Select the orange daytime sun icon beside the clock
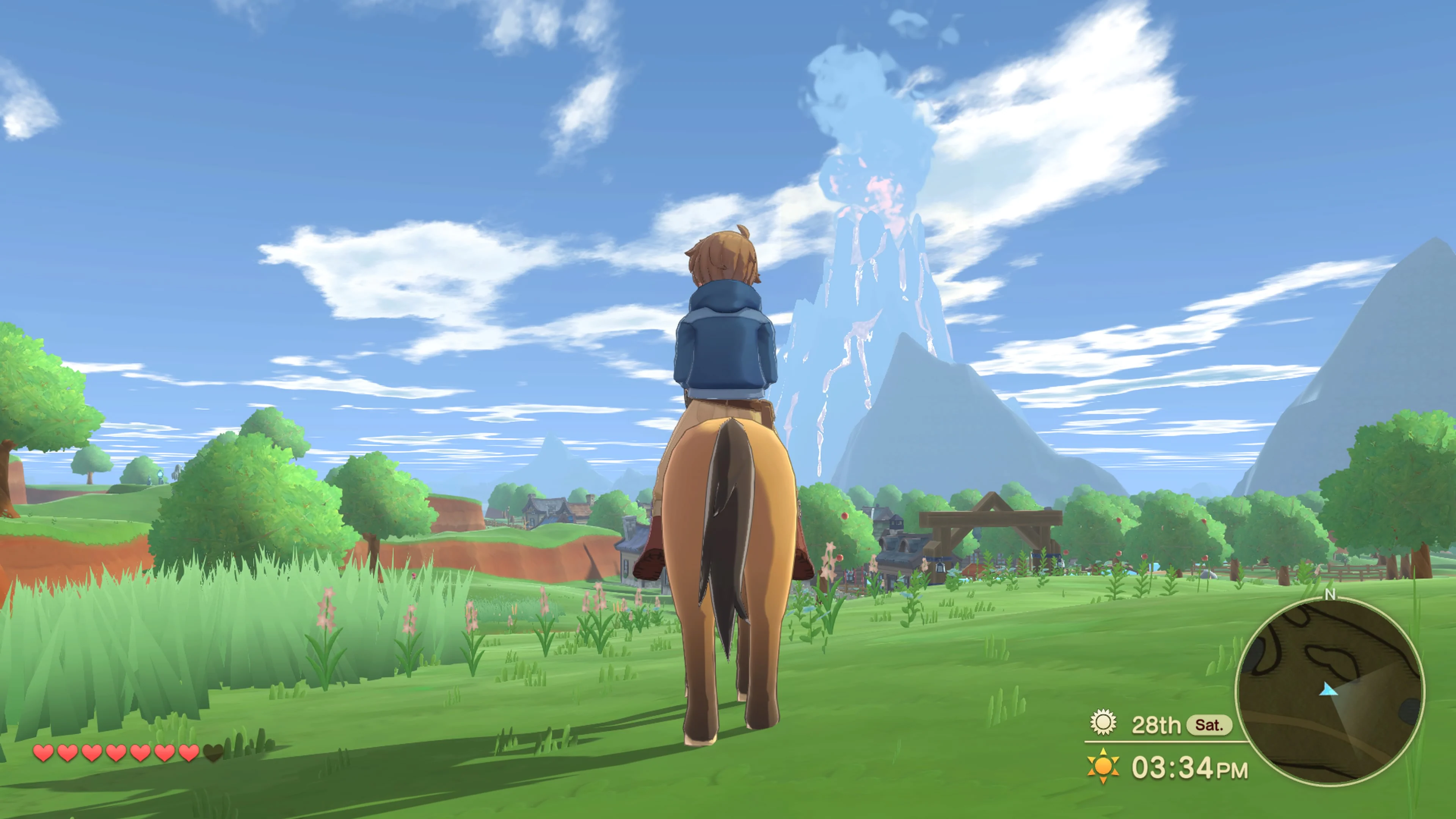Screen dimensions: 1456x819 pos(1103,767)
